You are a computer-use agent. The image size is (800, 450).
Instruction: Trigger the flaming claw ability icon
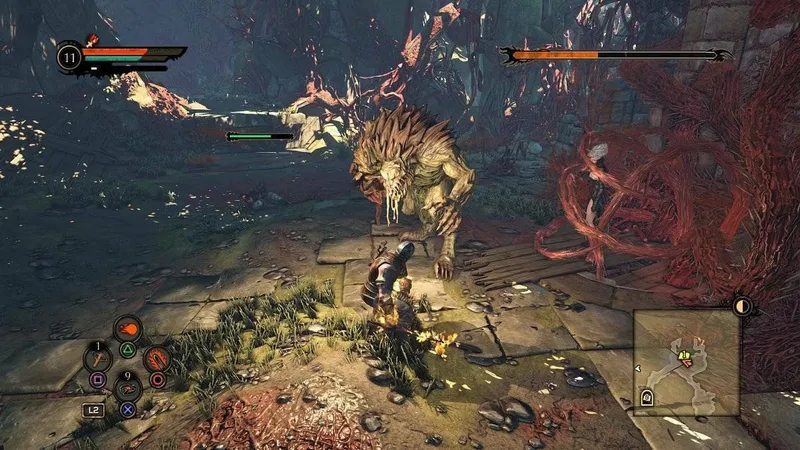pyautogui.click(x=156, y=358)
